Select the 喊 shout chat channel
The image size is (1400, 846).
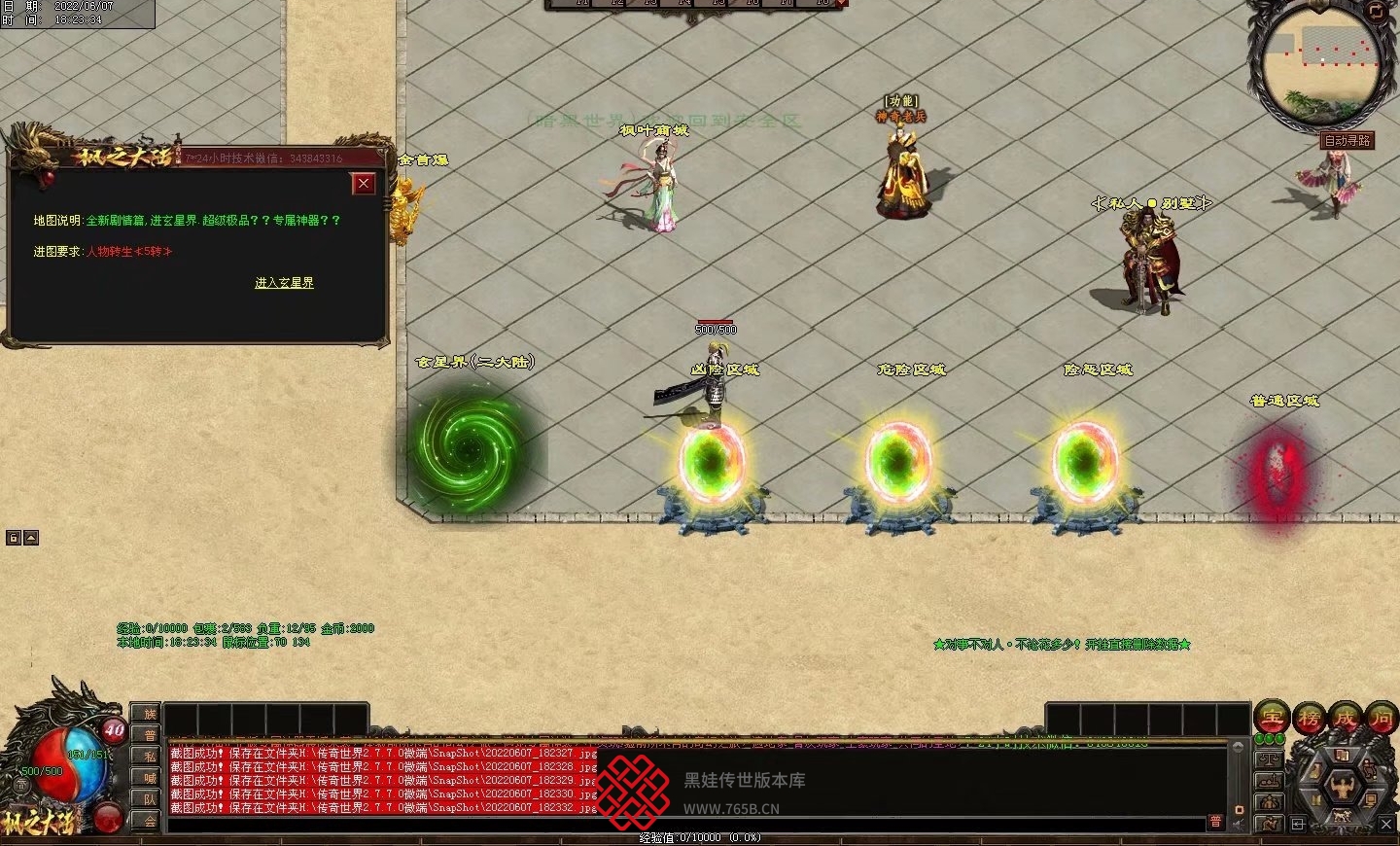150,778
